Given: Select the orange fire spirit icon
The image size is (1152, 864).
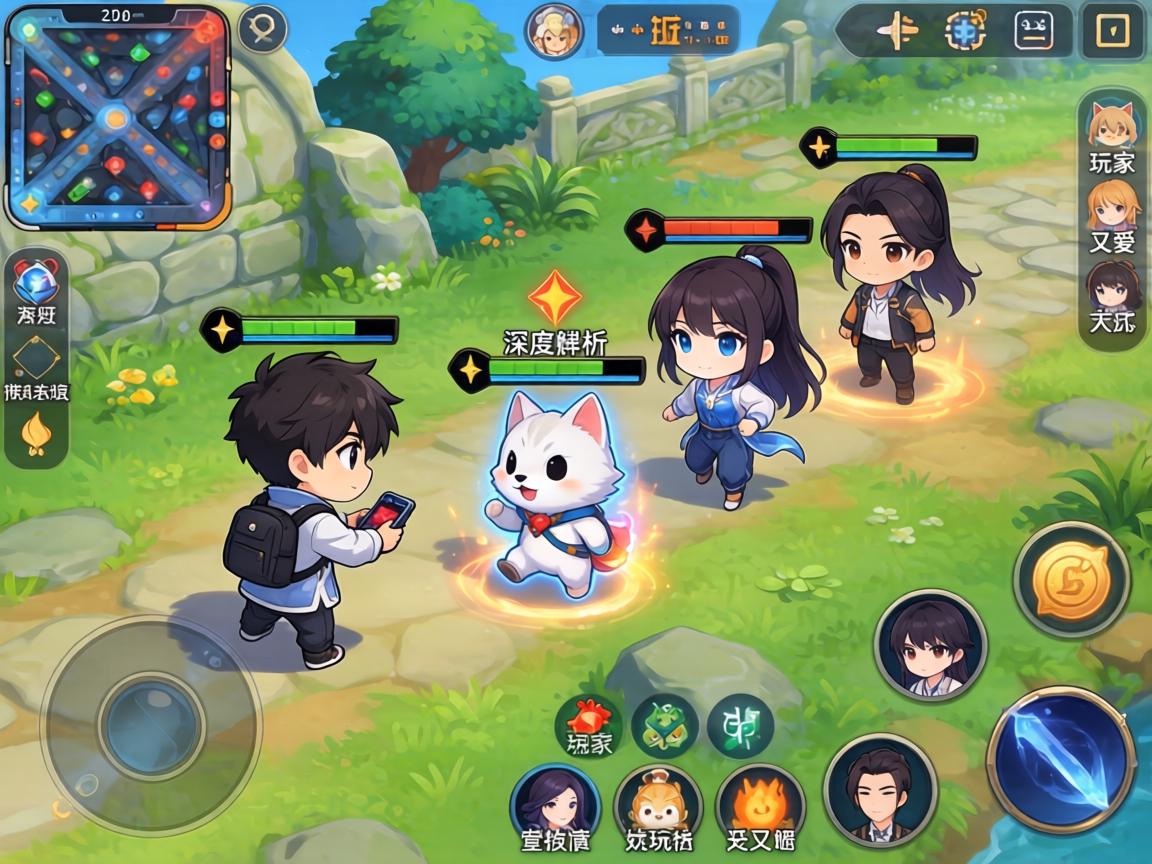Looking at the screenshot, I should pos(760,802).
